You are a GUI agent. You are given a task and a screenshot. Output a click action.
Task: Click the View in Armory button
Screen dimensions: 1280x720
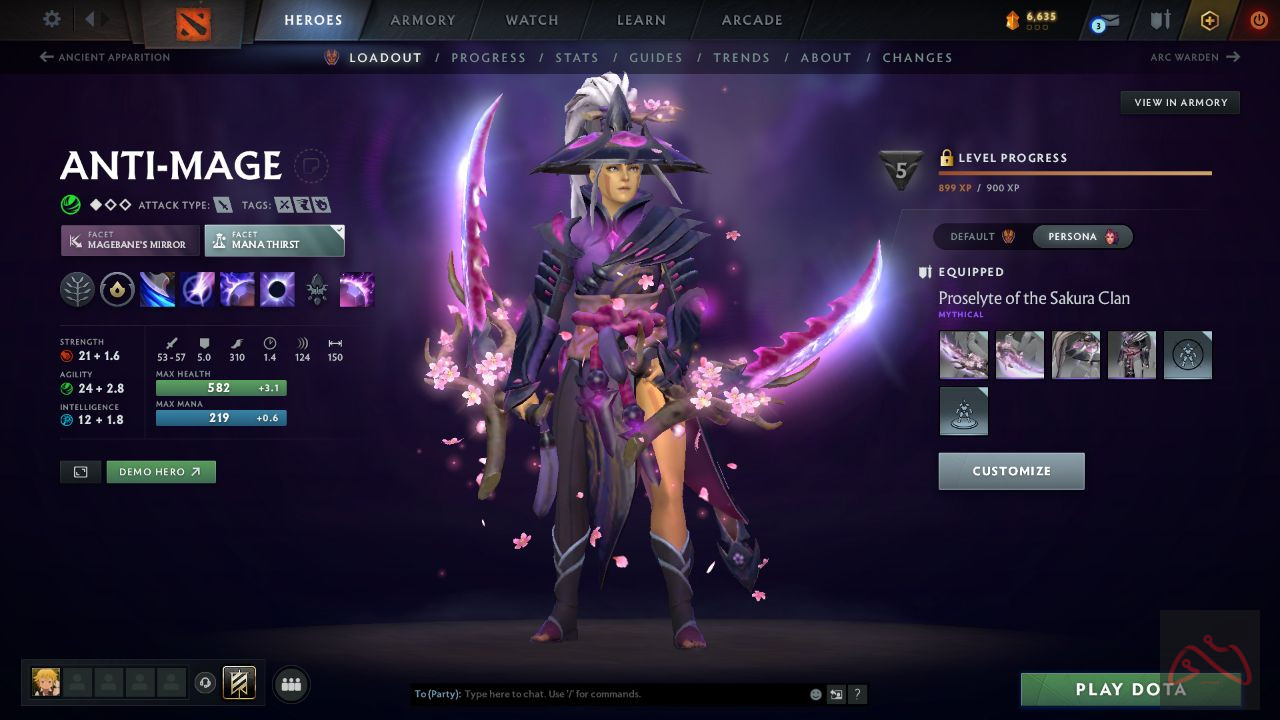[1180, 102]
